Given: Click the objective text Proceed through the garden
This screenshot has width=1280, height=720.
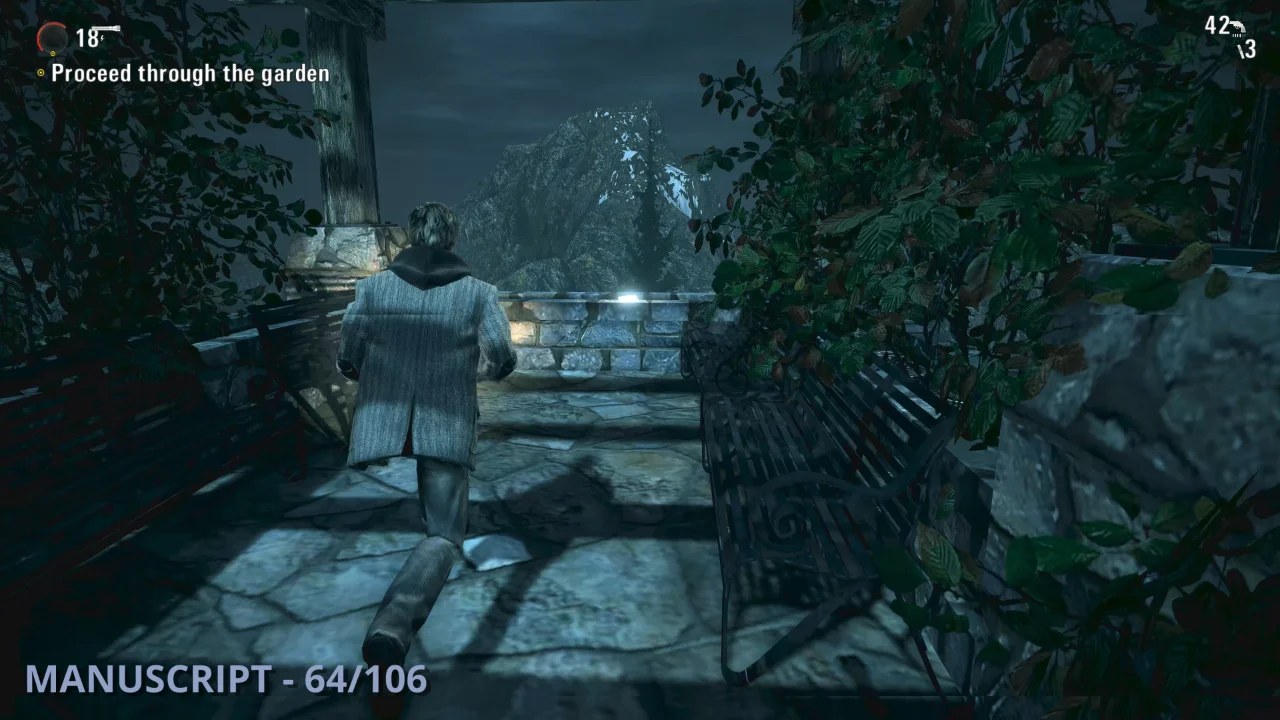Looking at the screenshot, I should pos(192,73).
